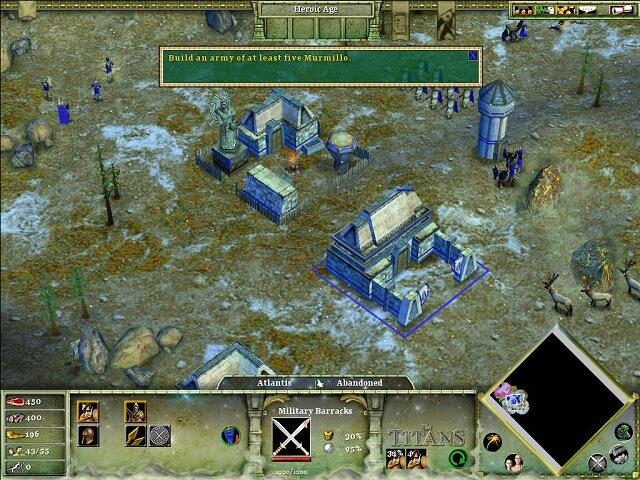Click the blue banner icon in command panel
This screenshot has width=640, height=480.
232,436
